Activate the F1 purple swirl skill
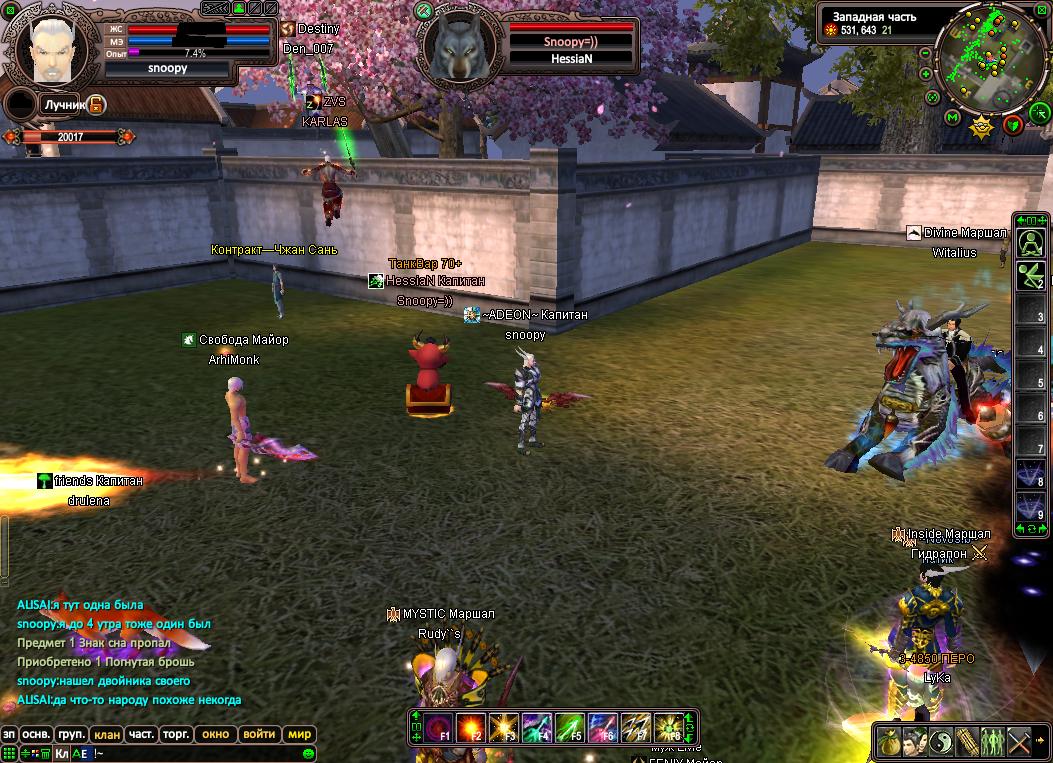The image size is (1053, 763). point(439,727)
